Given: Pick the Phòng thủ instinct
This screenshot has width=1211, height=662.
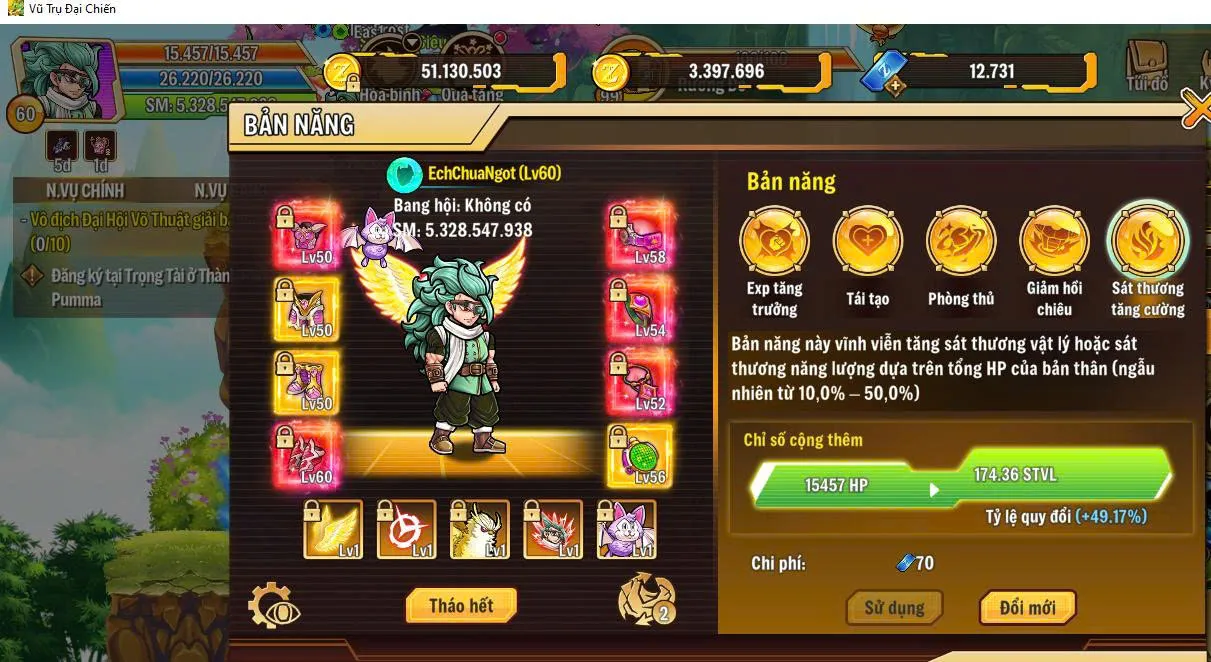Looking at the screenshot, I should pos(961,241).
